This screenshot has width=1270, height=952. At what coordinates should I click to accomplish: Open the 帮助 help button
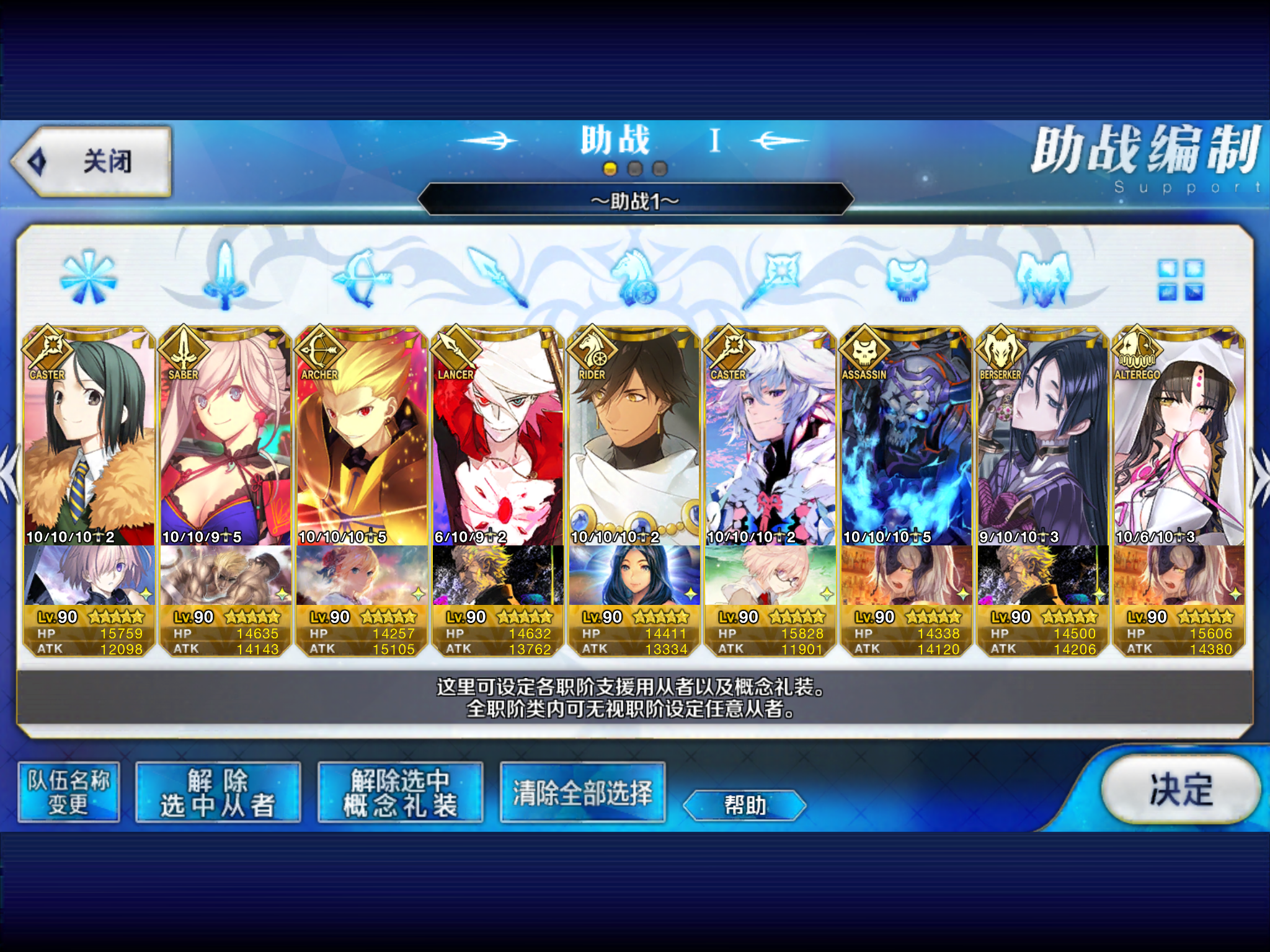(x=745, y=805)
